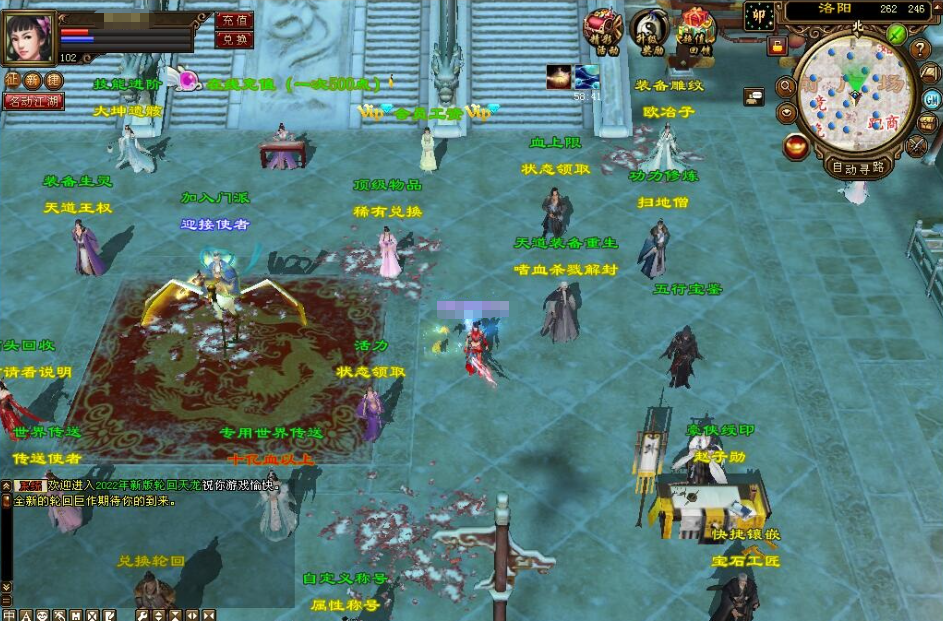
Task: Click the round 新 icon
Action: 33,80
